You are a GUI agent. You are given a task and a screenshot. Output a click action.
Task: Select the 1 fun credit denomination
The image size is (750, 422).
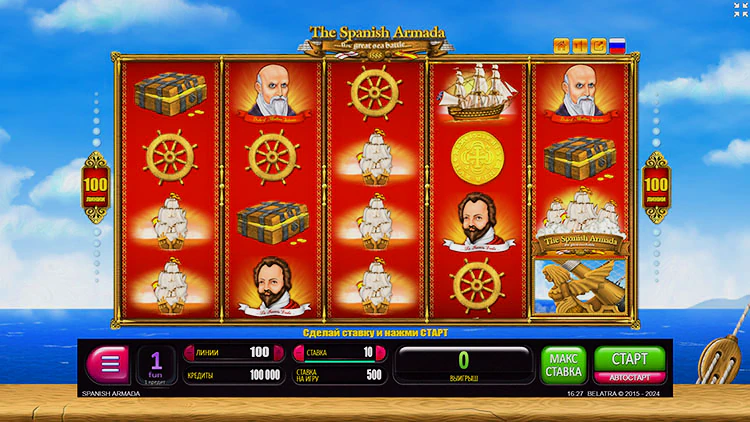[x=156, y=364]
